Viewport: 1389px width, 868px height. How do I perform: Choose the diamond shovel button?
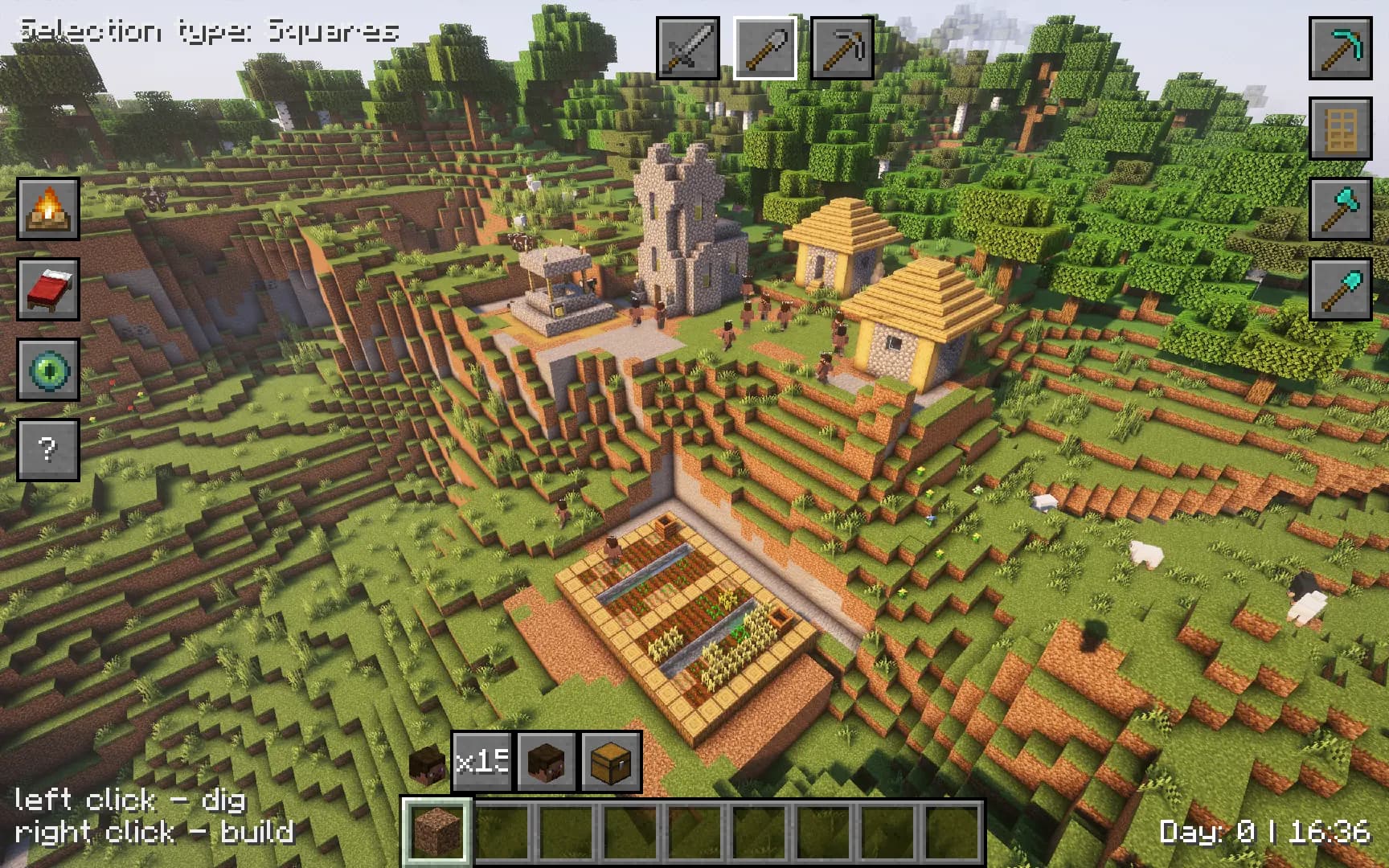click(x=1340, y=289)
